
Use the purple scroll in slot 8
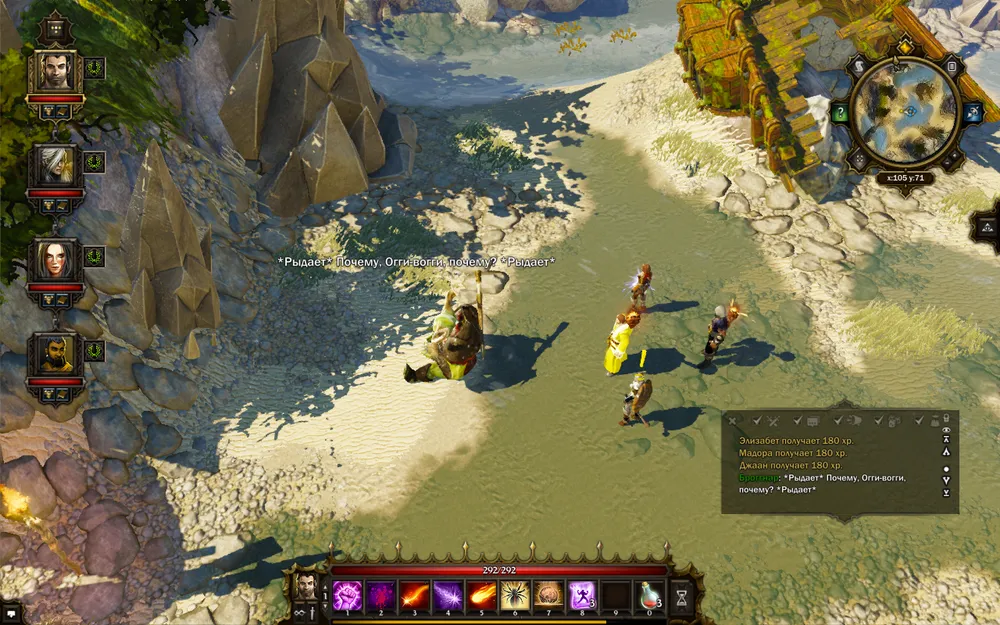click(582, 595)
